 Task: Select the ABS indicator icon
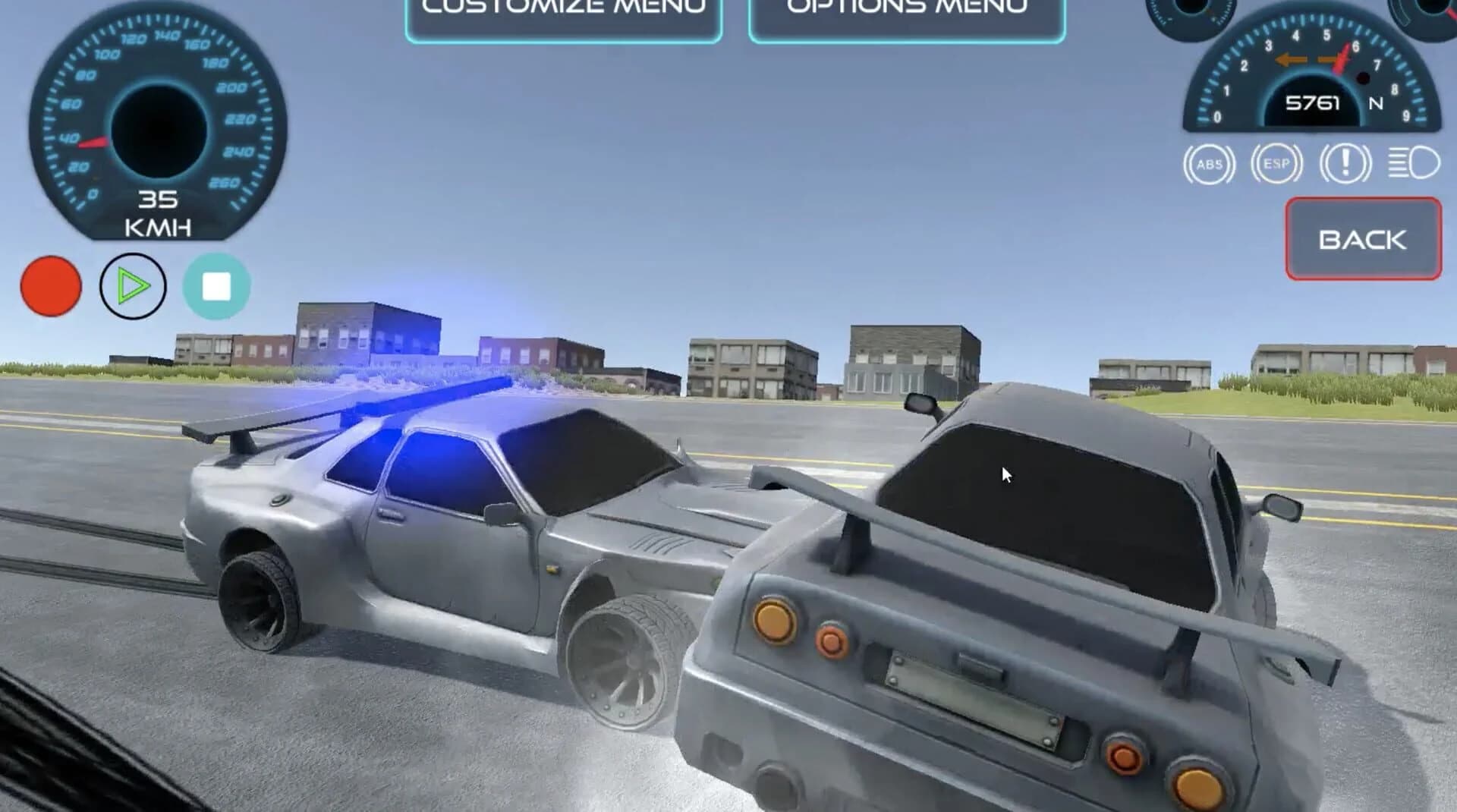click(x=1209, y=162)
